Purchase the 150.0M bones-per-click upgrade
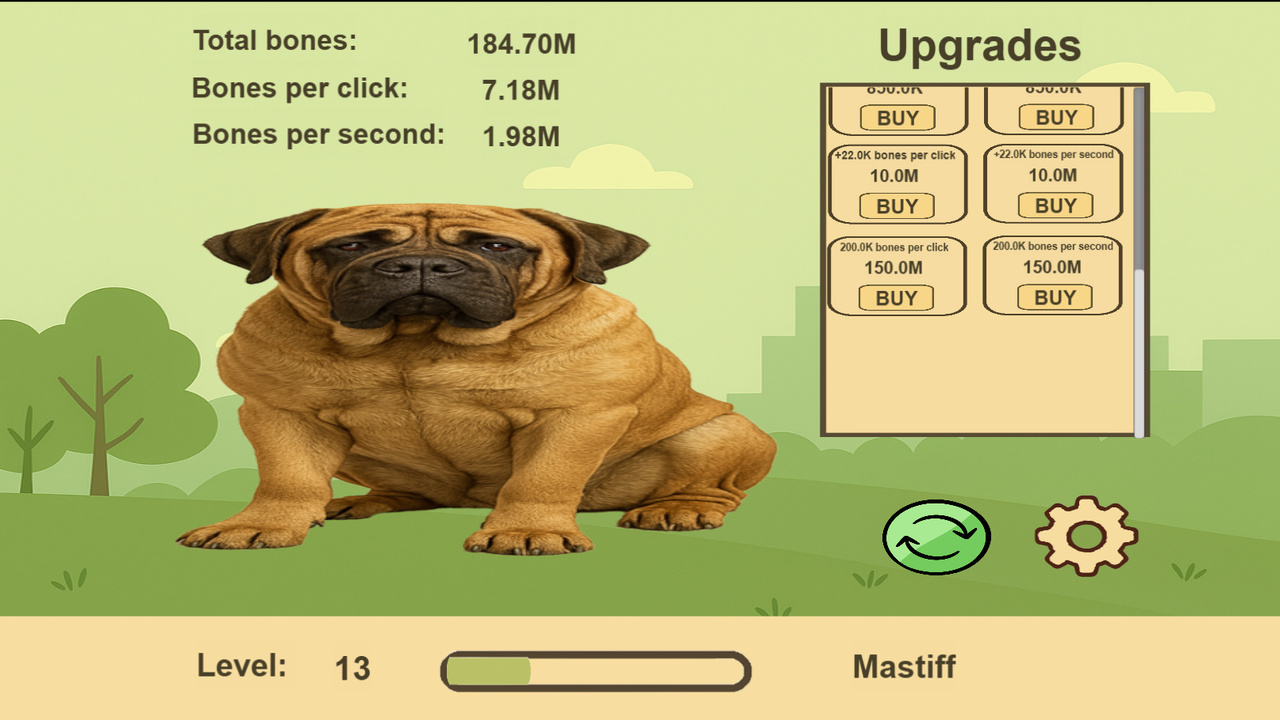This screenshot has height=720, width=1280. (x=897, y=297)
